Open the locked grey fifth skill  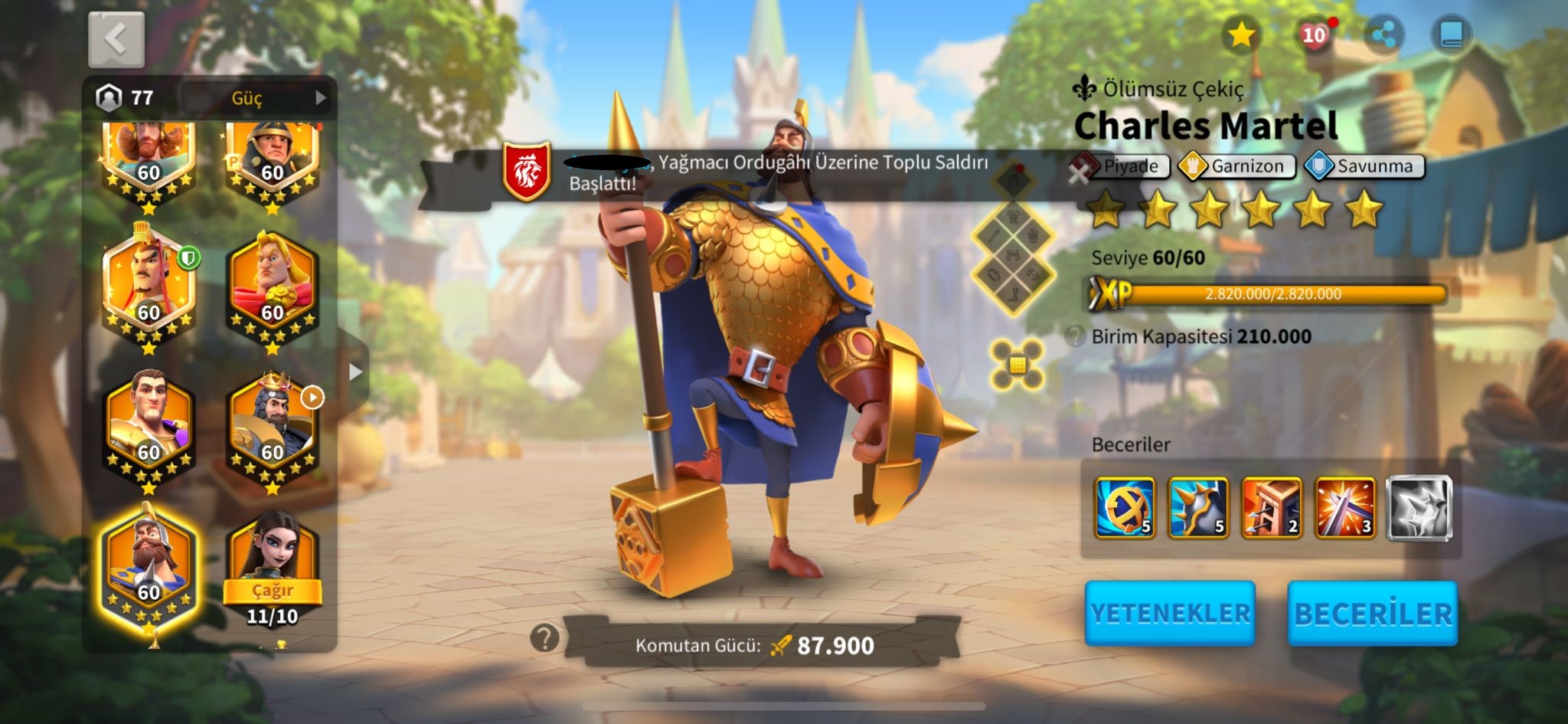(1419, 507)
